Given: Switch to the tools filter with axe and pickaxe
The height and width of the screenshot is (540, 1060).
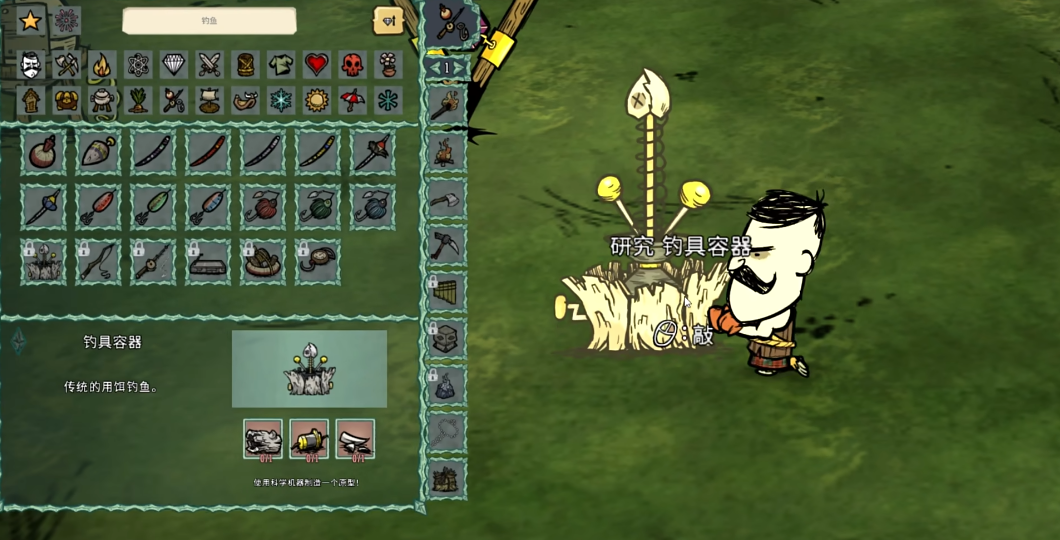Looking at the screenshot, I should pos(67,66).
